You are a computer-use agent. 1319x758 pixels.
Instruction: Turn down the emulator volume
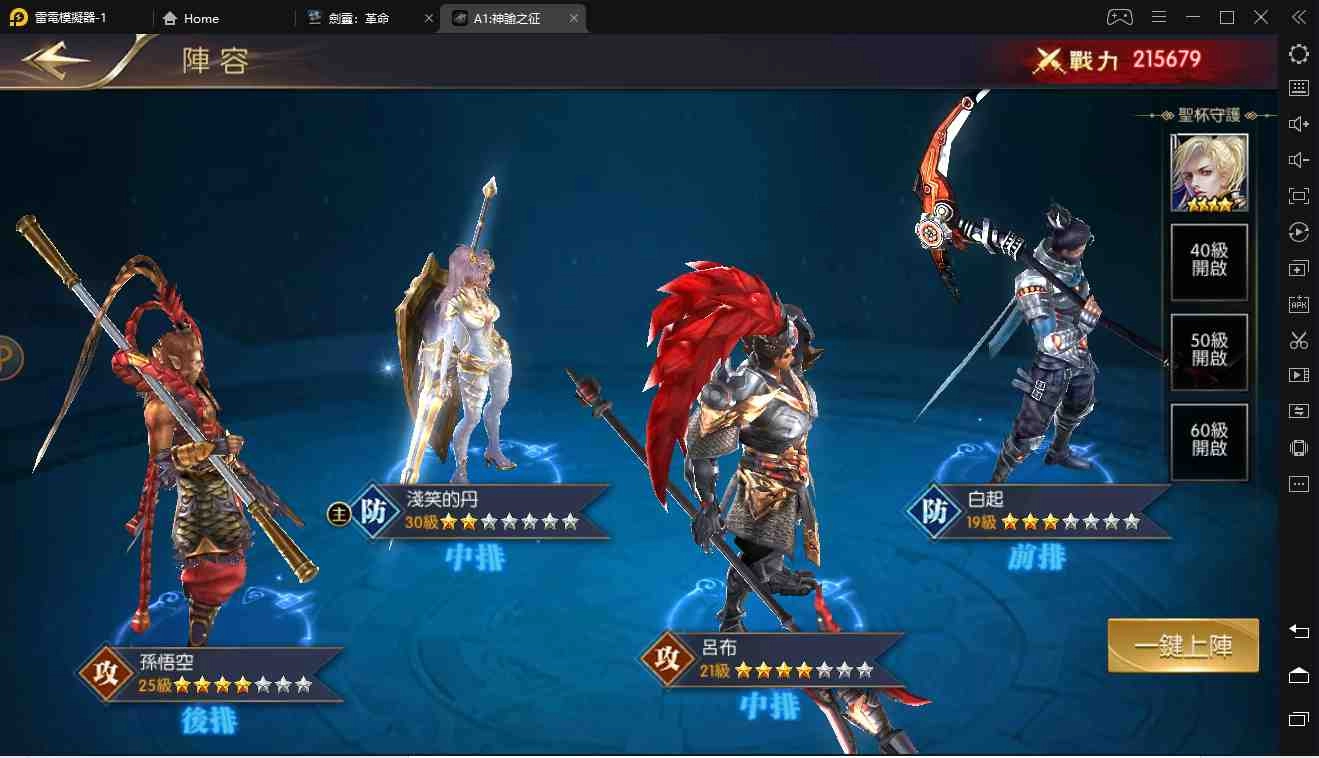(x=1298, y=159)
